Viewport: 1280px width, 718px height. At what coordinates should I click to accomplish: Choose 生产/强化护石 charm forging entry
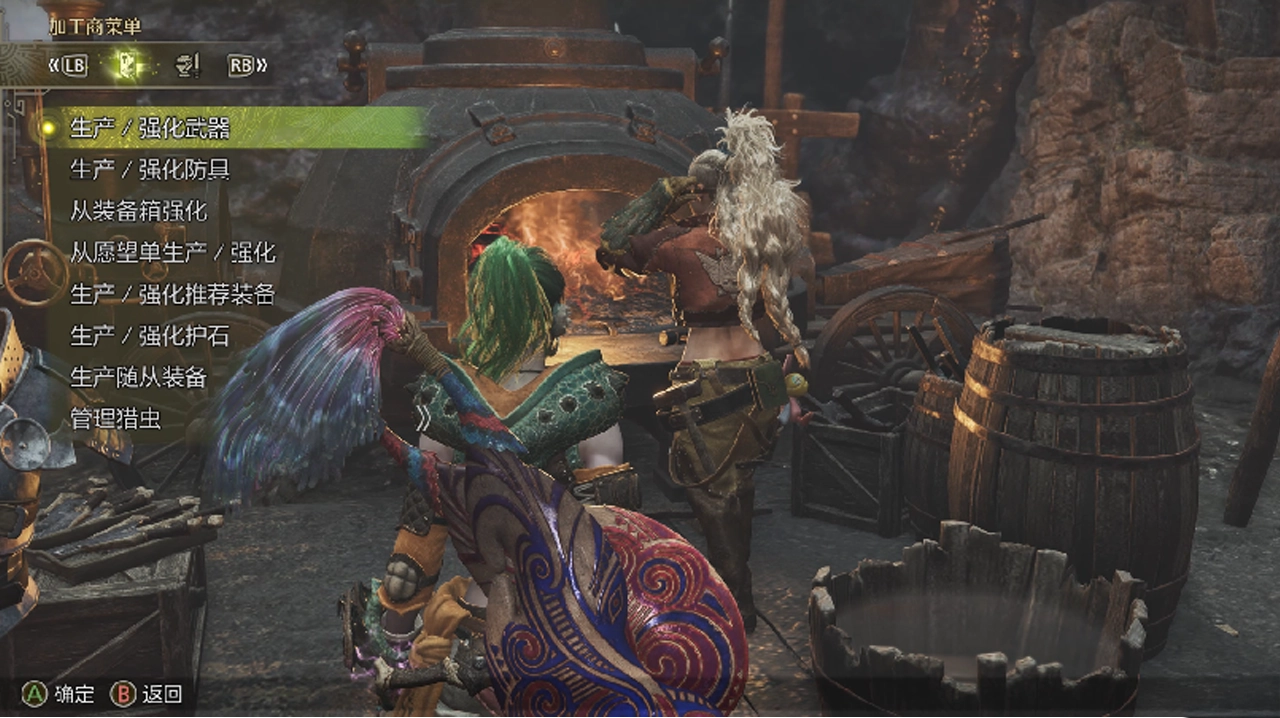(150, 337)
